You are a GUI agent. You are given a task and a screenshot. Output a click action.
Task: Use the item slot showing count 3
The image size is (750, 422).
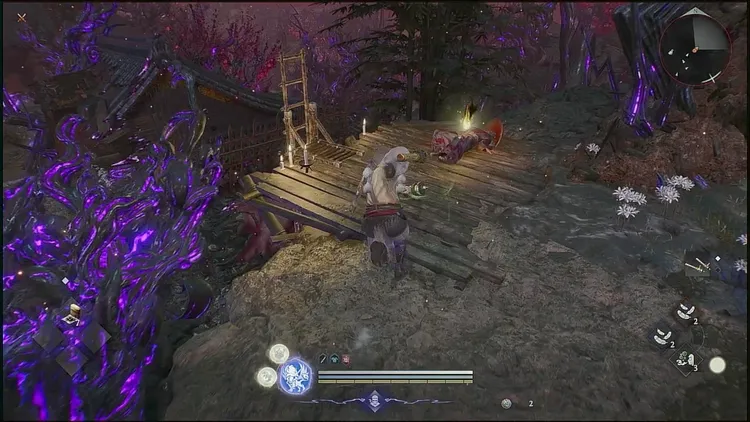pyautogui.click(x=685, y=359)
